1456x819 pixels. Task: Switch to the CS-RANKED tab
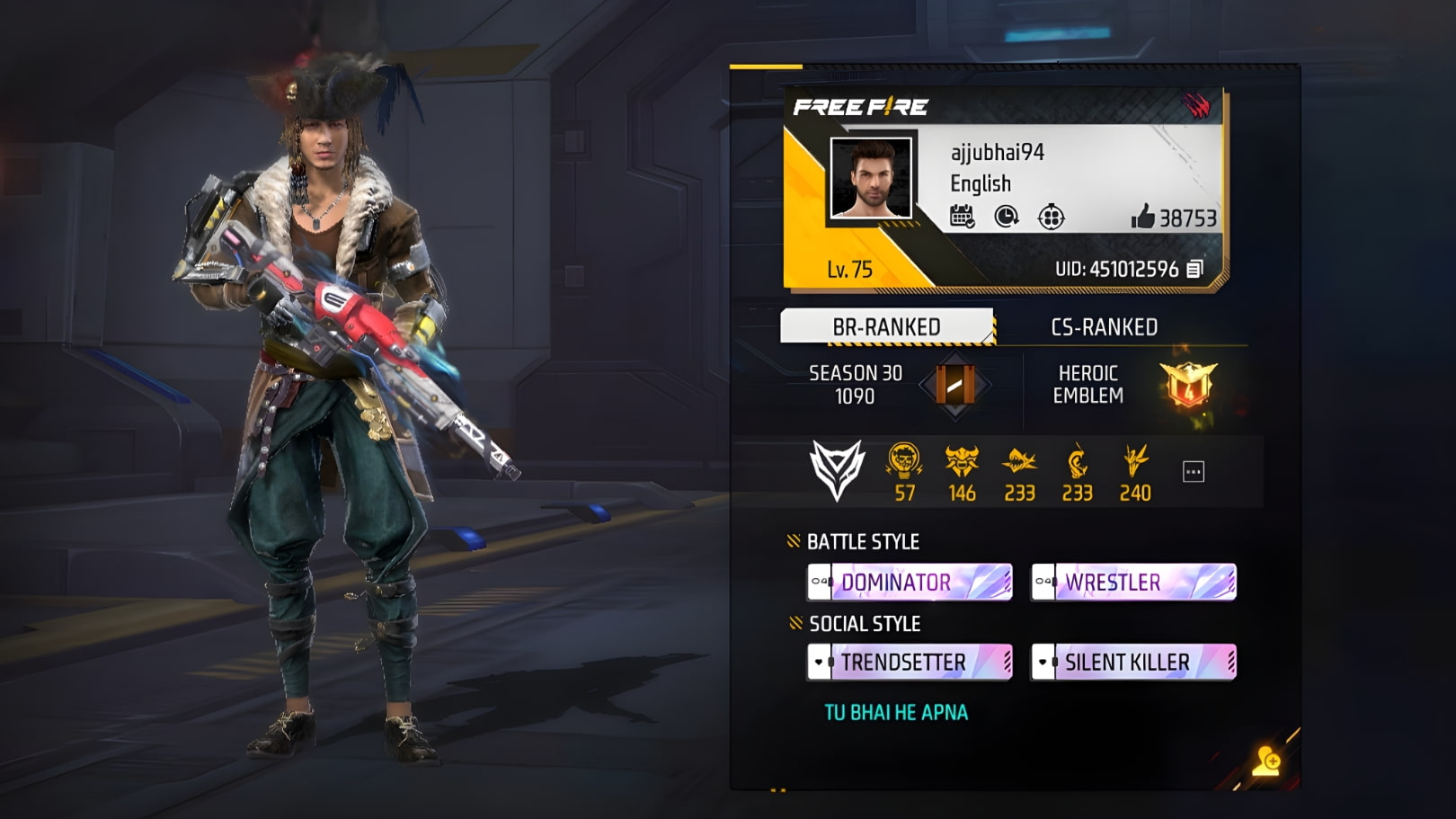click(1103, 327)
